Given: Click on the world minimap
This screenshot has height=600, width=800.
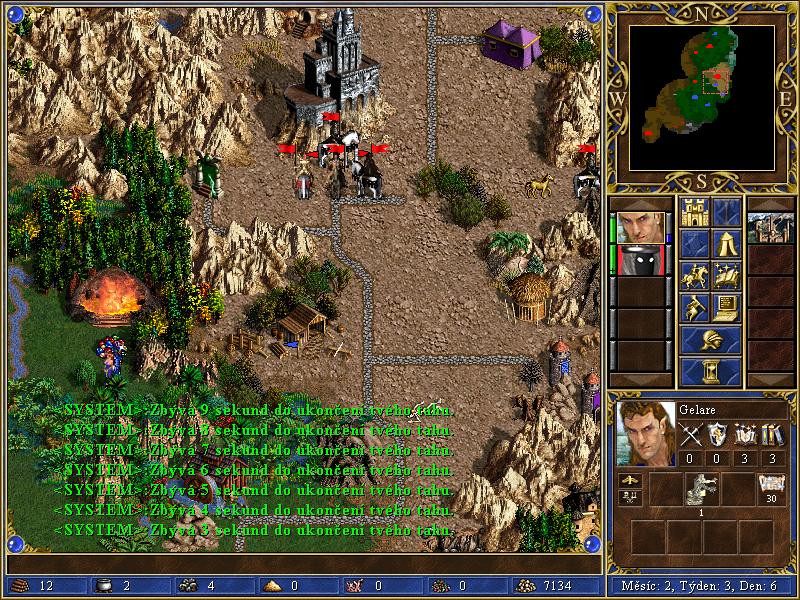Looking at the screenshot, I should click(x=701, y=96).
